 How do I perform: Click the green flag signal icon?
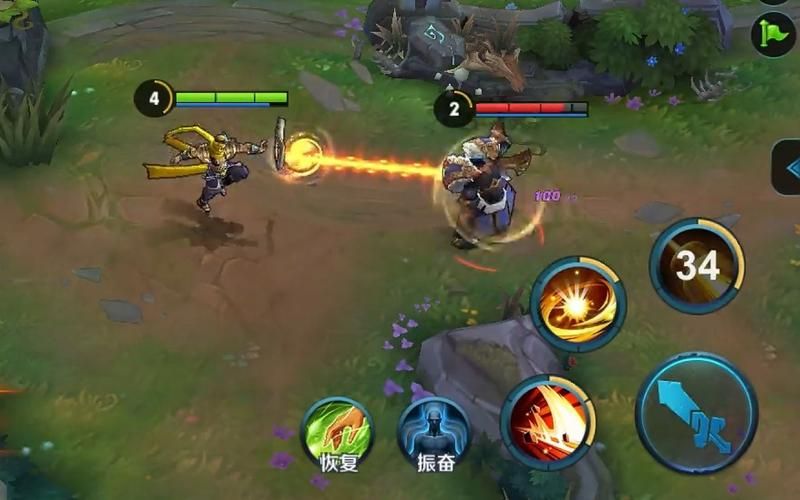[774, 34]
